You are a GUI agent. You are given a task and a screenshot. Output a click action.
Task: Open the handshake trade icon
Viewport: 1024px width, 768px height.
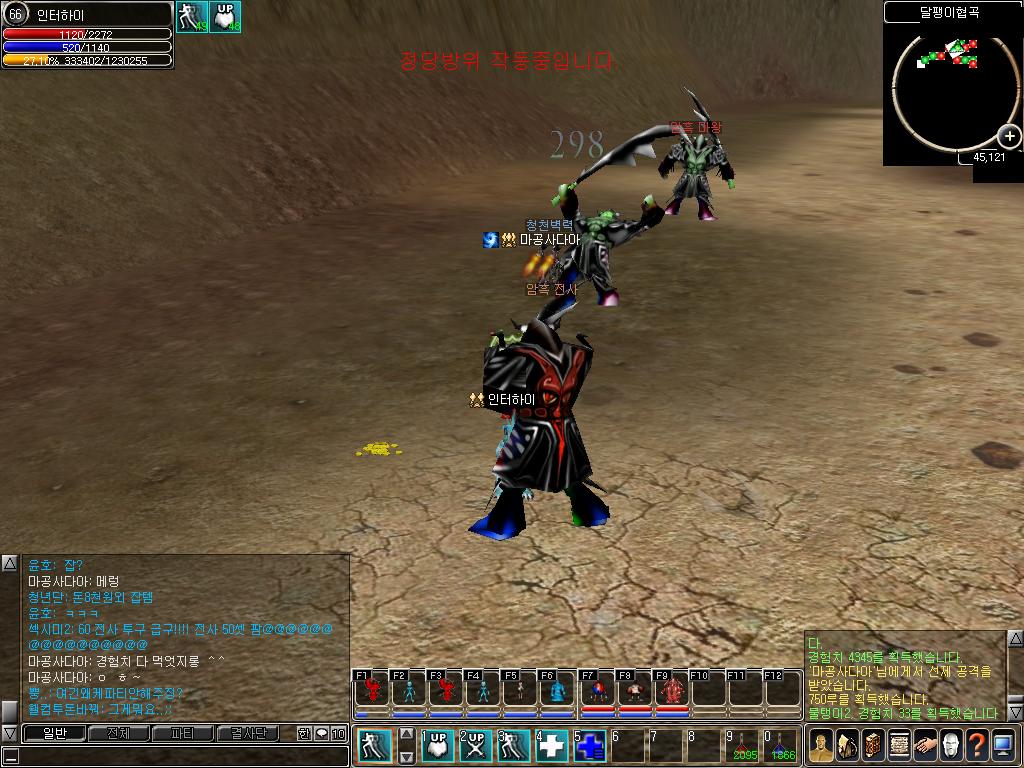click(x=925, y=745)
